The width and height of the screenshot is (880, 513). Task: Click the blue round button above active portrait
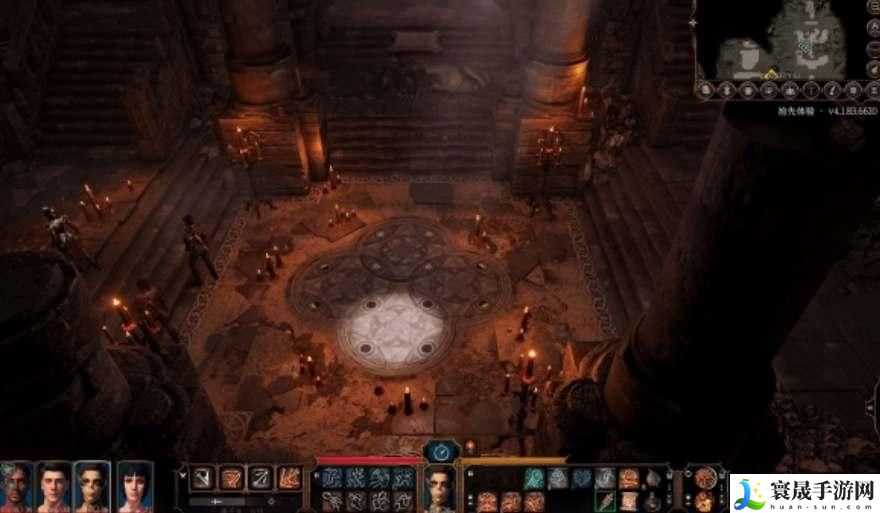coord(440,451)
